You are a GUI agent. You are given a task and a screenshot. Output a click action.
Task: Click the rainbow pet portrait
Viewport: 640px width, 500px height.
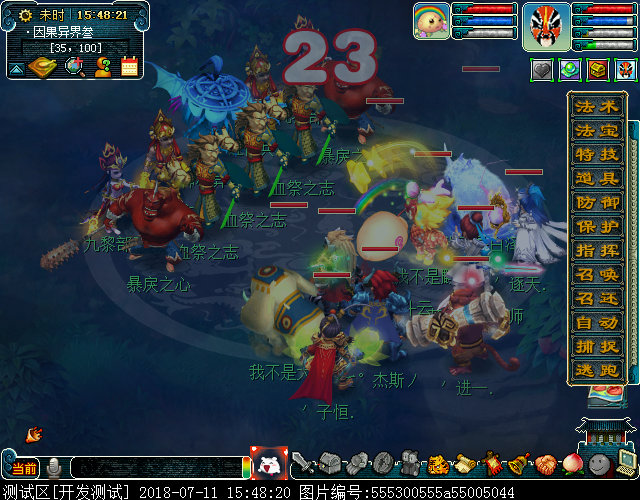coord(431,21)
